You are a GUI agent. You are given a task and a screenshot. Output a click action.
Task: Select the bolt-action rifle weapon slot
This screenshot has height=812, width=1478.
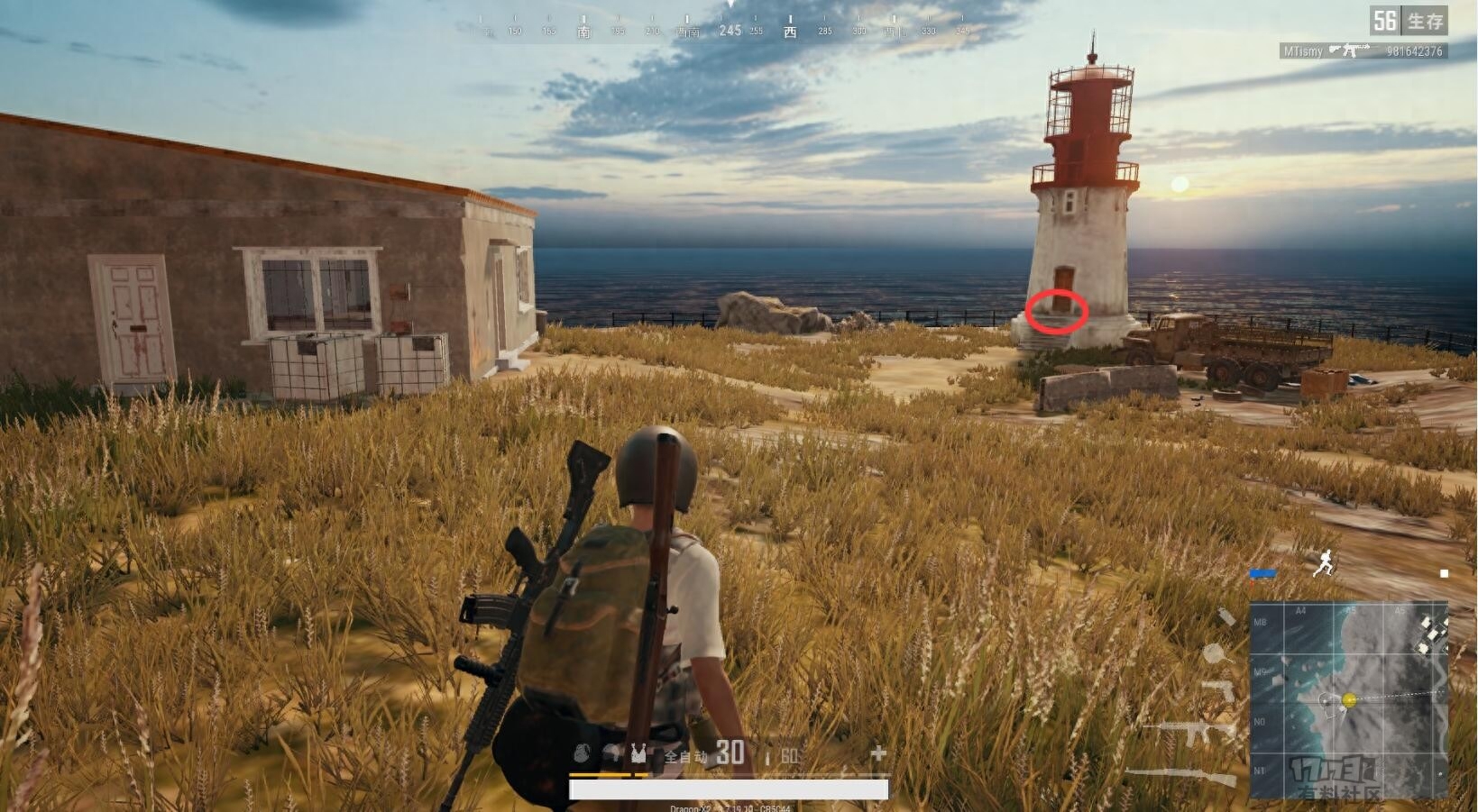point(1181,775)
